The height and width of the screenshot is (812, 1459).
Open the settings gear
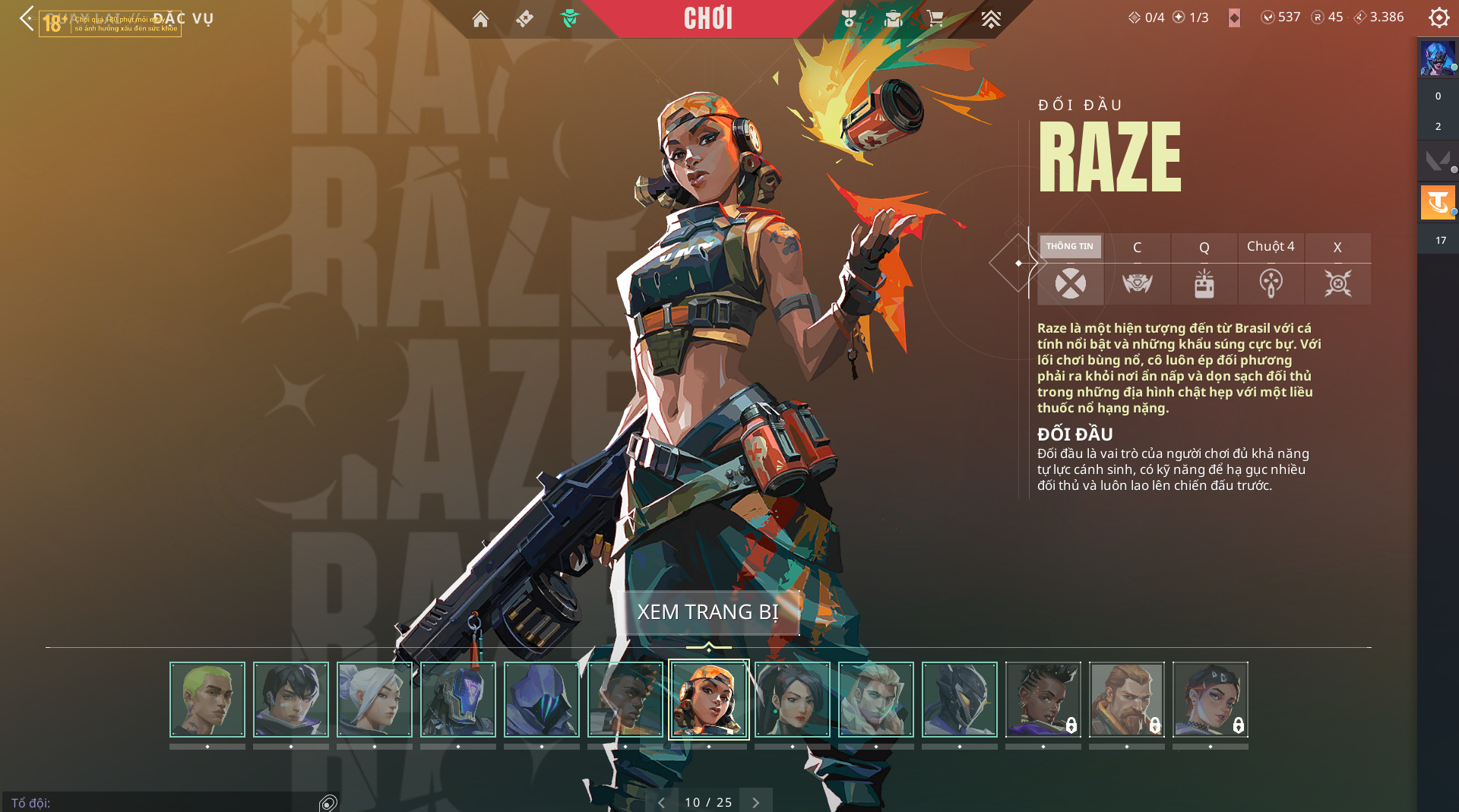click(x=1438, y=17)
